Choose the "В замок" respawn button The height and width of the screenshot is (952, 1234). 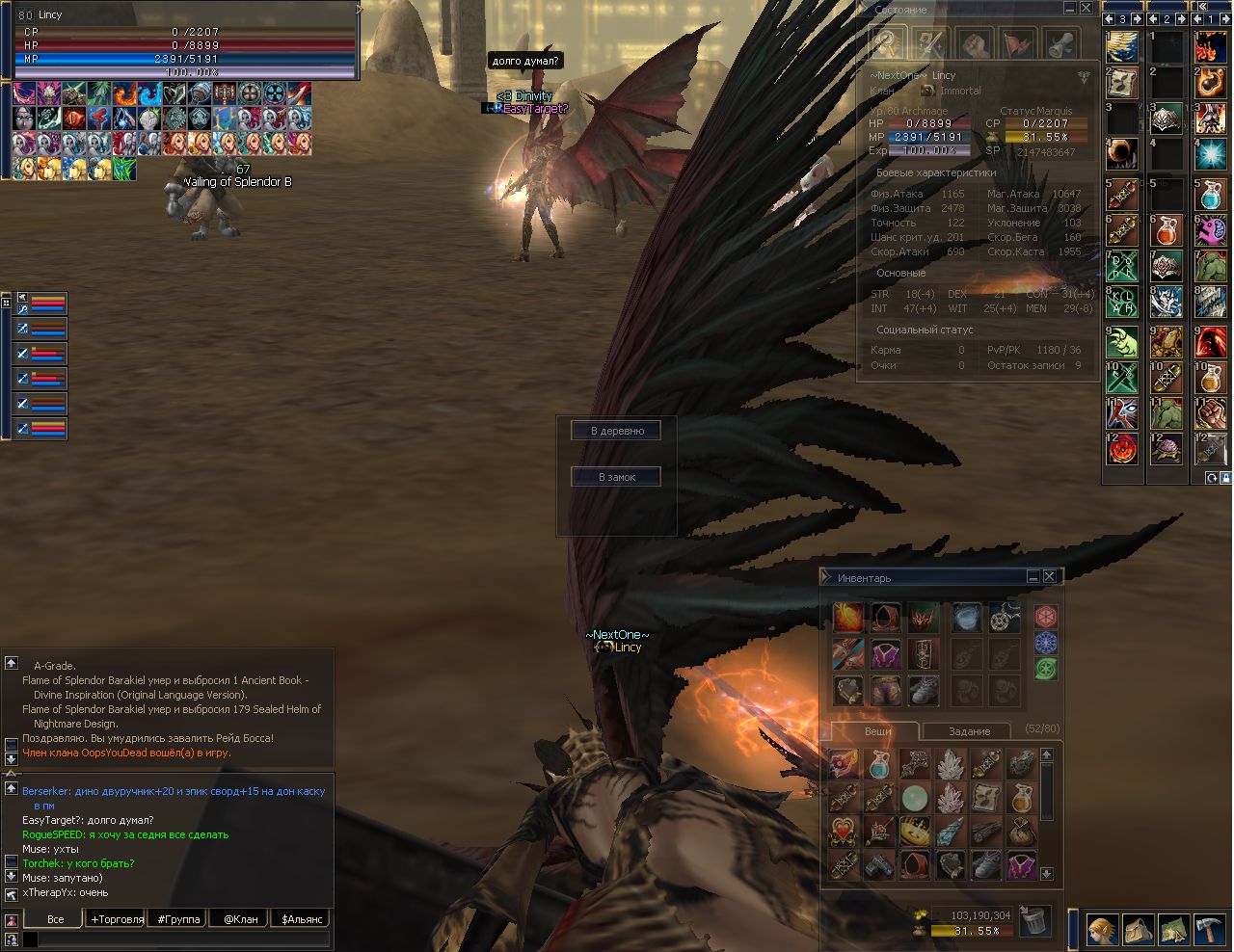click(616, 477)
